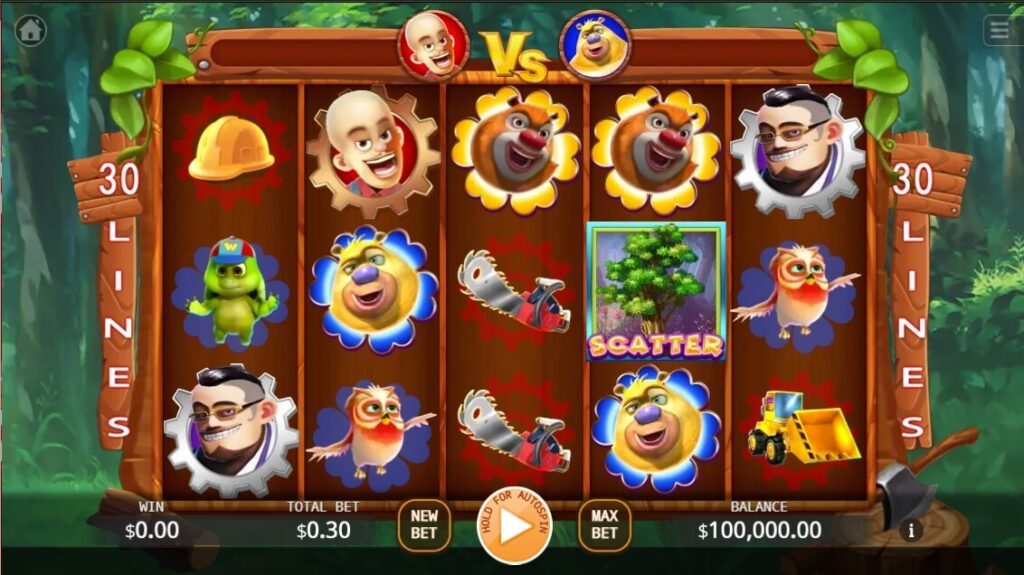1024x575 pixels.
Task: Open the hamburger menu
Action: coord(999,30)
